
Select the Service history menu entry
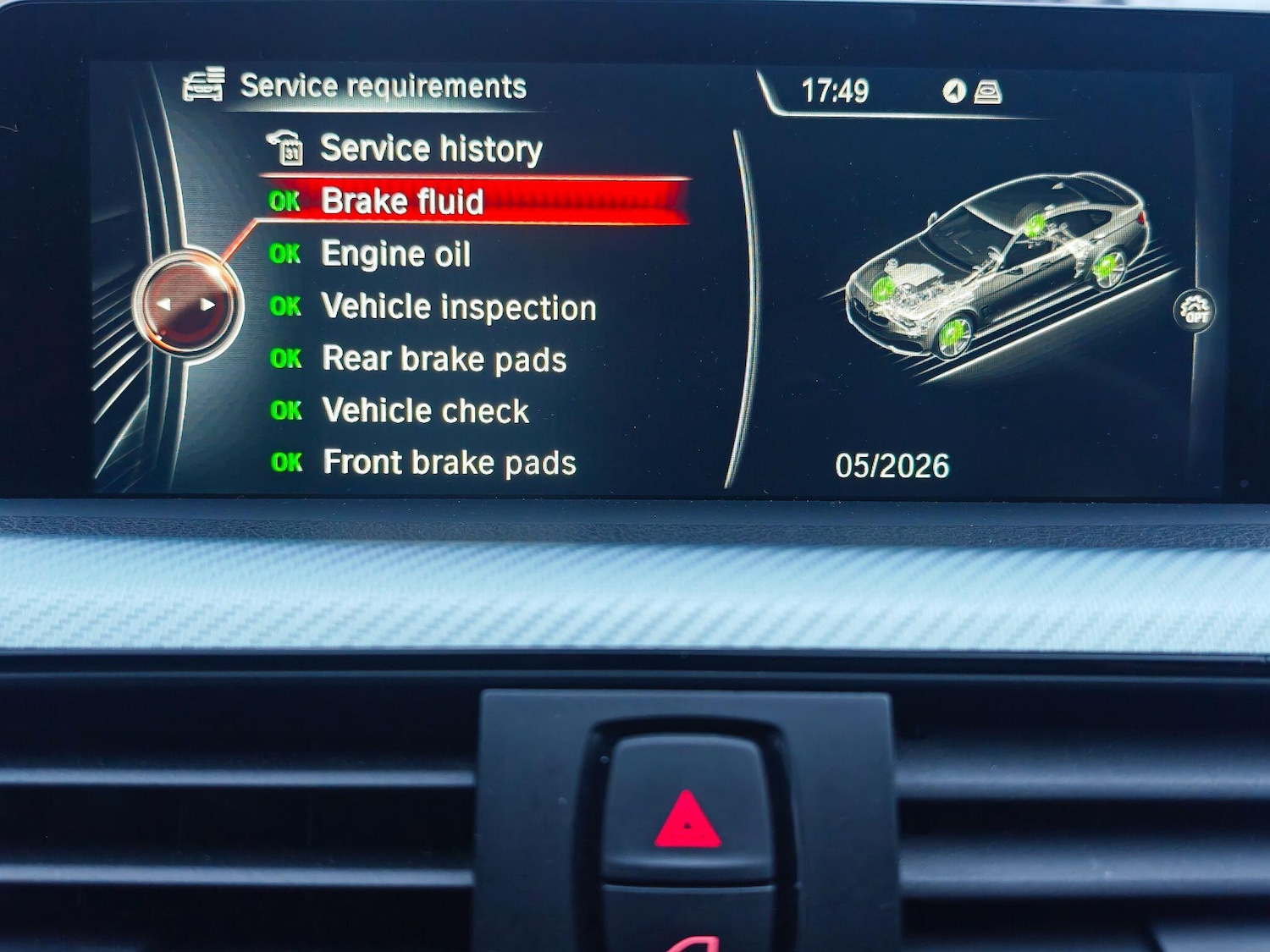click(x=429, y=148)
